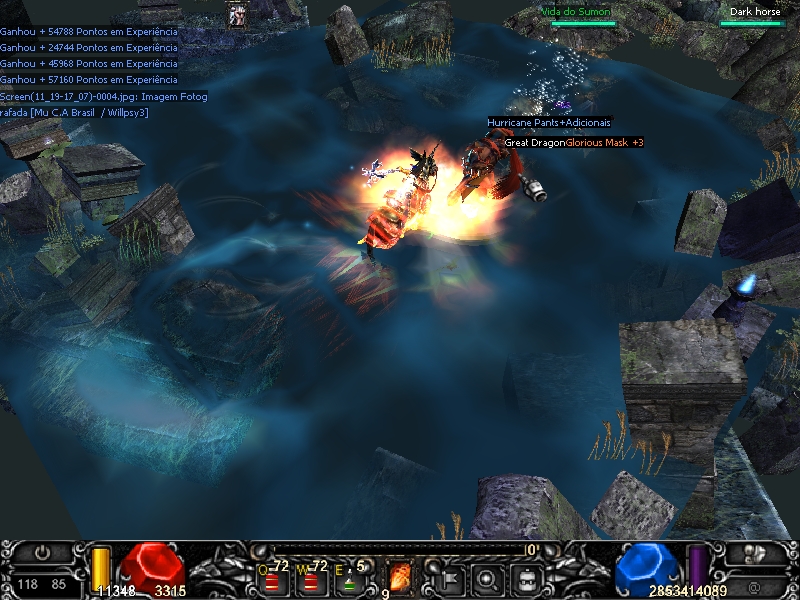
Task: Use the red potion in slot Q
Action: tap(272, 579)
